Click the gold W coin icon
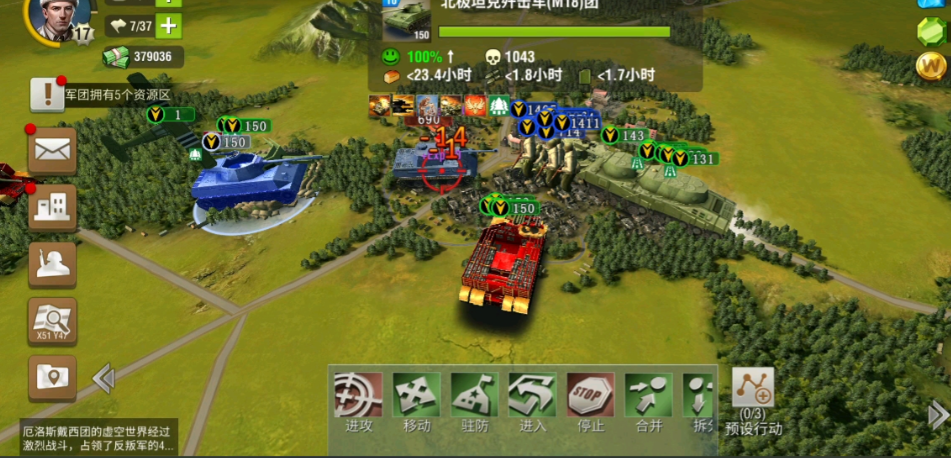Viewport: 951px width, 458px height. point(930,66)
